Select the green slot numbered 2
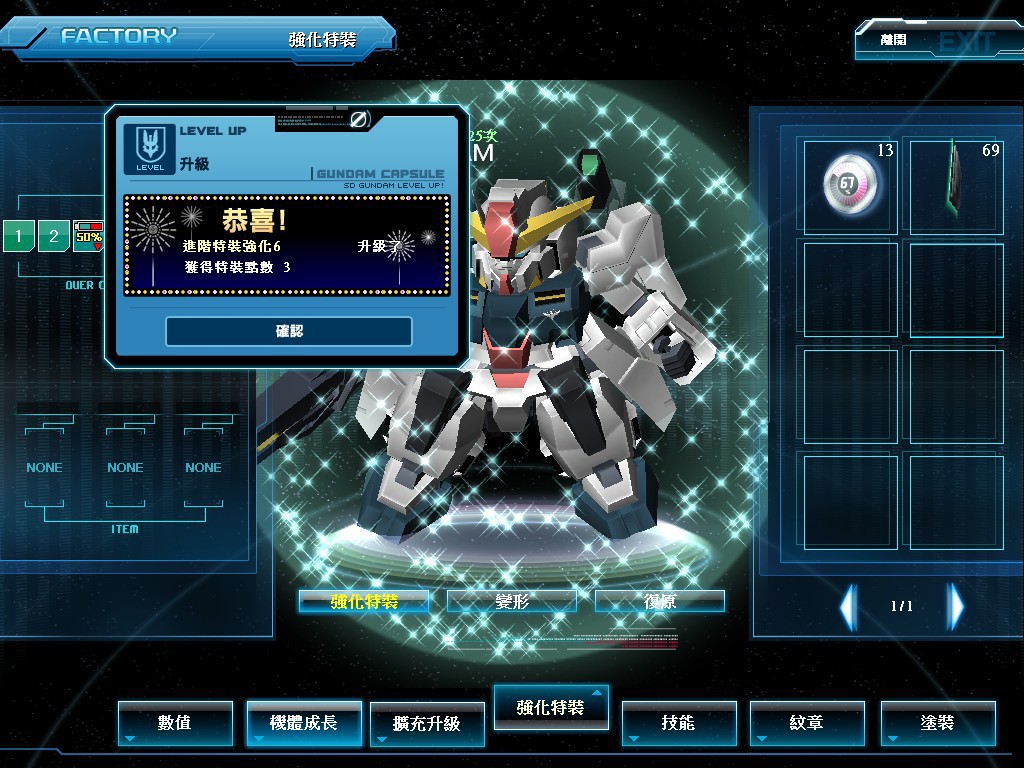This screenshot has width=1024, height=768. click(54, 237)
